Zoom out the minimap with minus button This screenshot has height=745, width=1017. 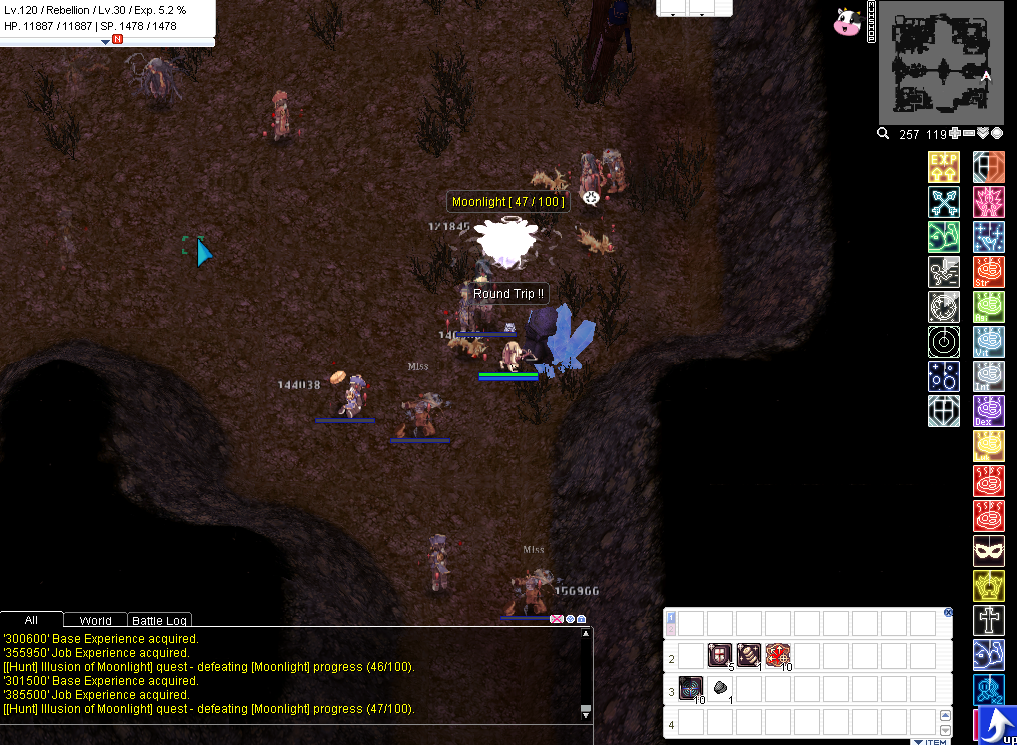(969, 134)
